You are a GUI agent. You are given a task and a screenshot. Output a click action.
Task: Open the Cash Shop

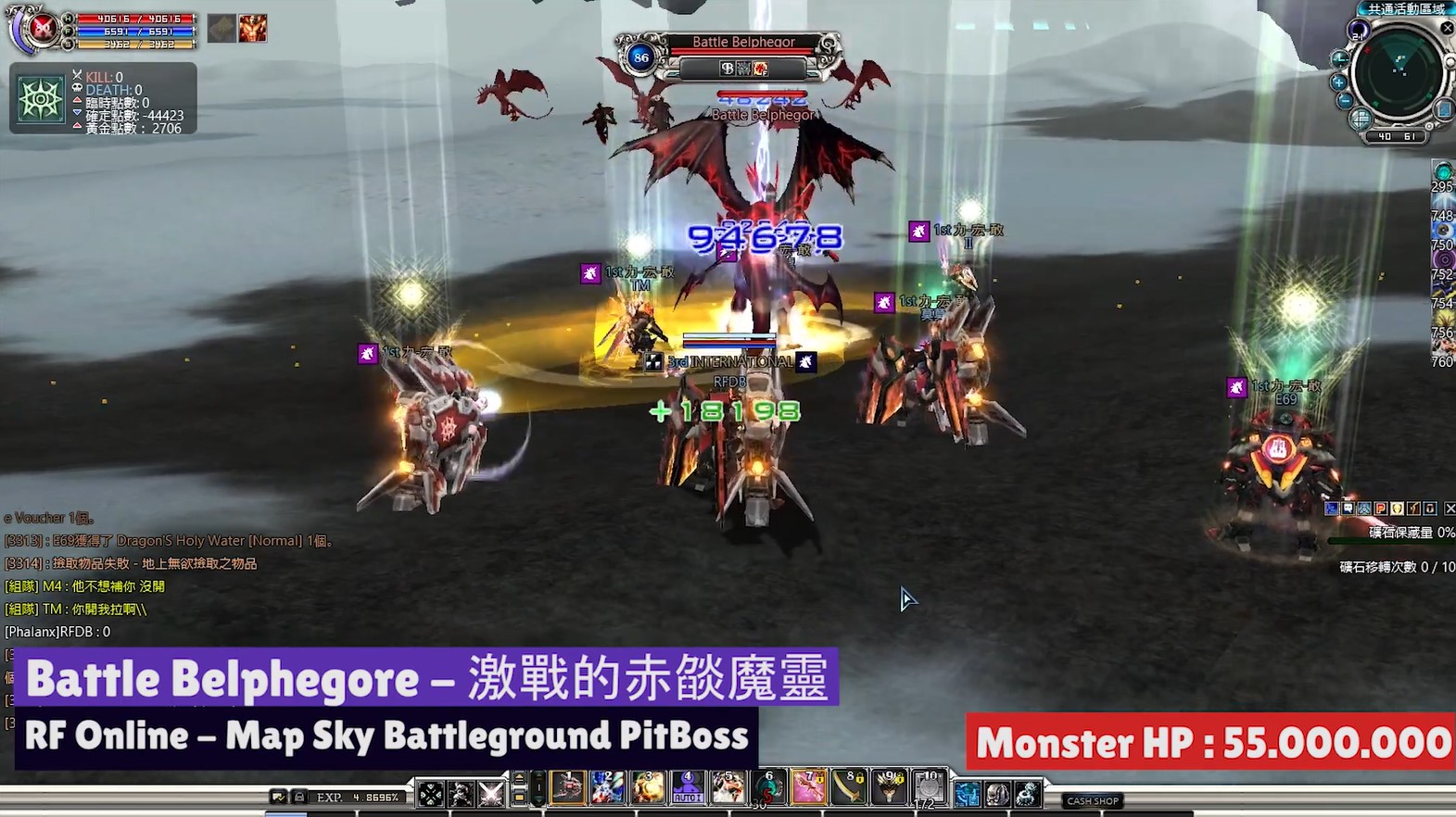(1091, 800)
